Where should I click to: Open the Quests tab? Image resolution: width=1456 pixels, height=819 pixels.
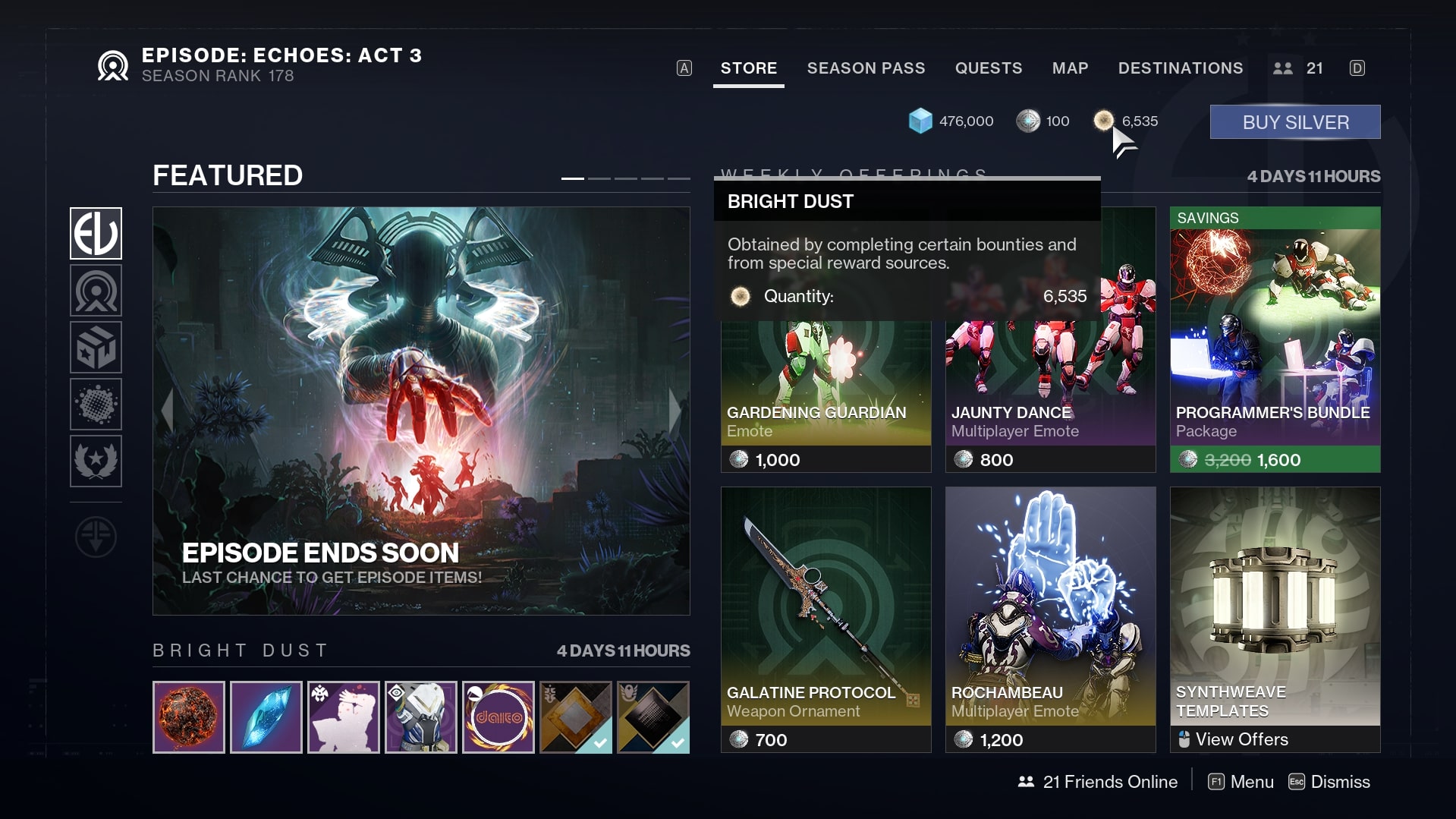coord(988,68)
